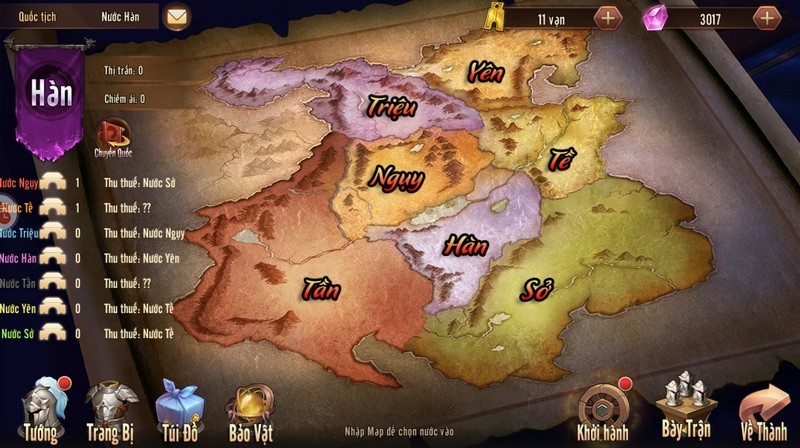Open the Bày Trận formation screen
The image size is (800, 448).
tap(687, 408)
